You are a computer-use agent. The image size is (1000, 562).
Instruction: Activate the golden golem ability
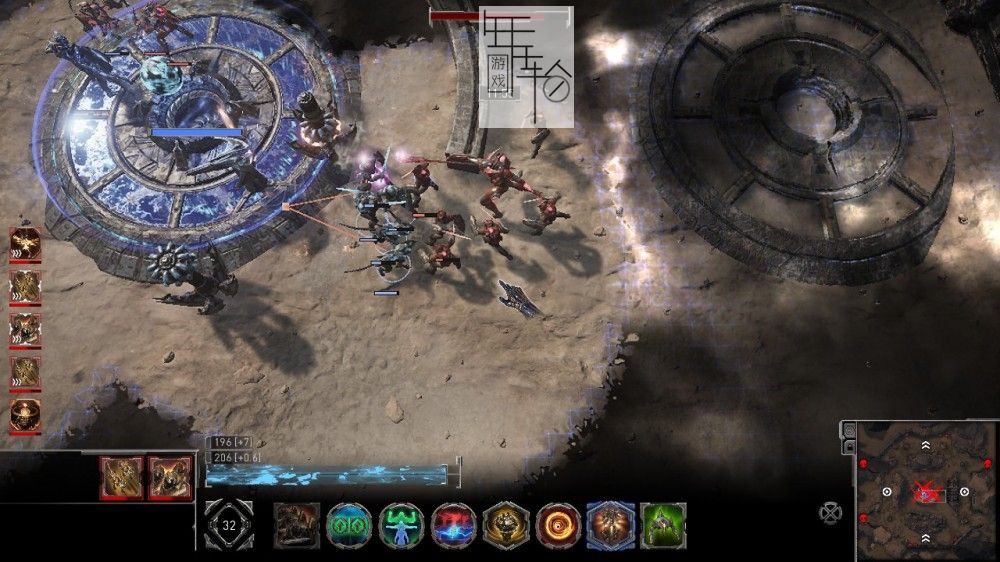[506, 525]
